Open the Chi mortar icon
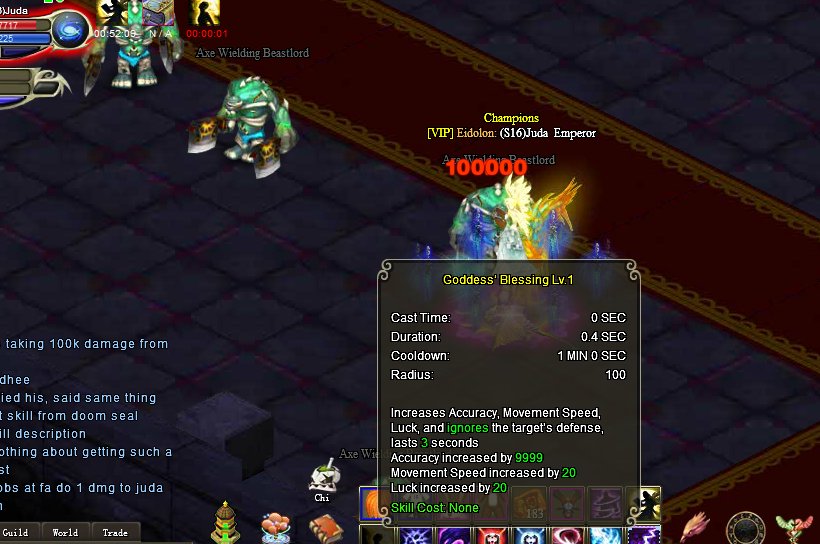This screenshot has width=820, height=544. coord(322,477)
